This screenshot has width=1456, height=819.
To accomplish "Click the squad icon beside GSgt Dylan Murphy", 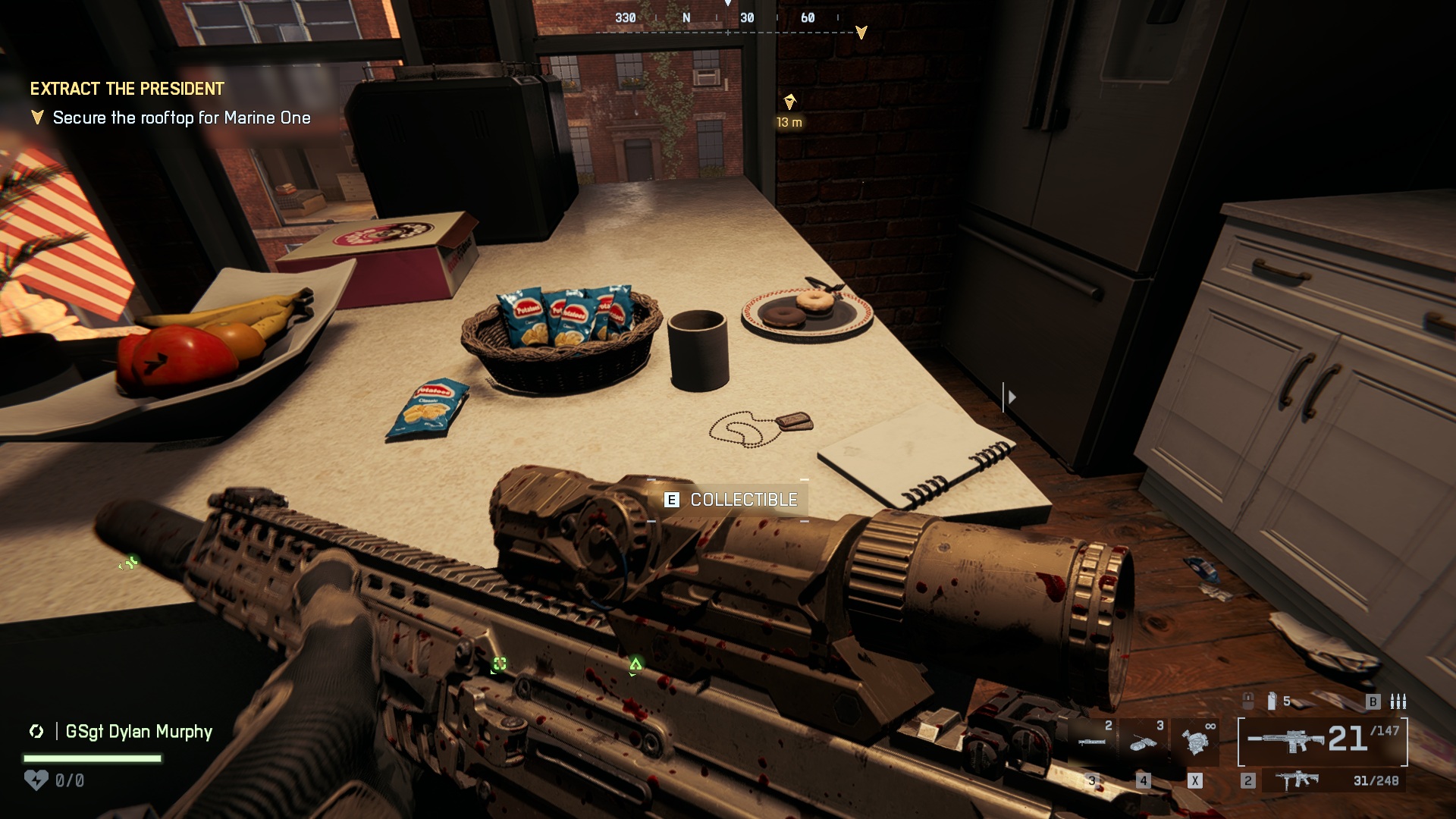I will point(36,732).
